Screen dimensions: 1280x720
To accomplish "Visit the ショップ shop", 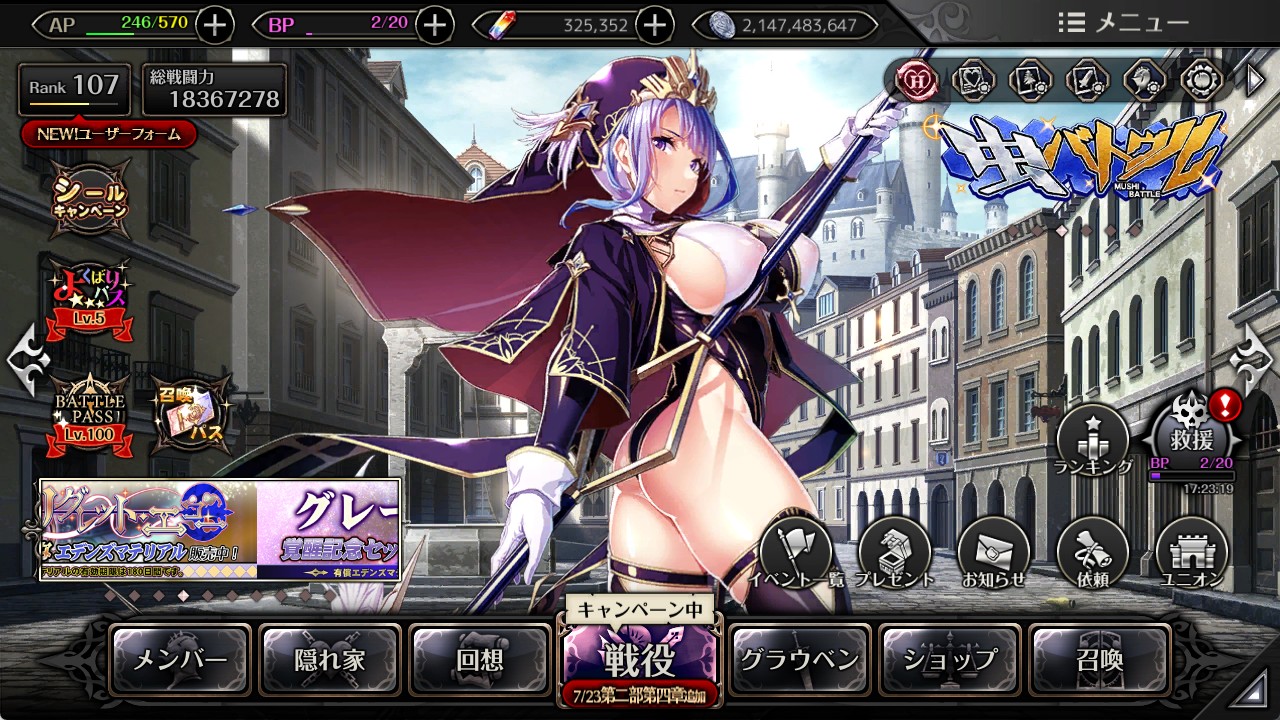I will (950, 660).
